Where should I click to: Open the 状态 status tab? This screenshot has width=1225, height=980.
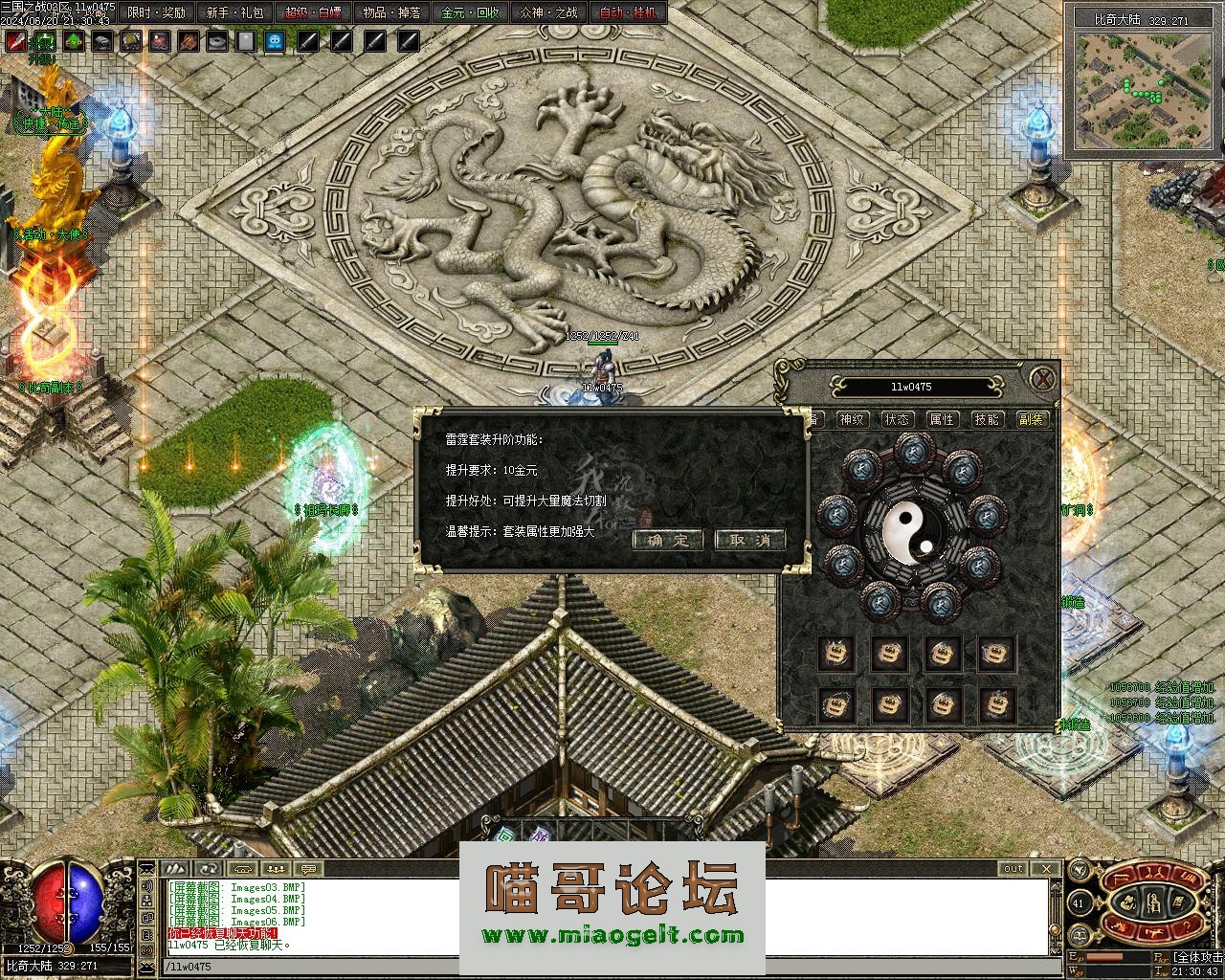[x=897, y=419]
